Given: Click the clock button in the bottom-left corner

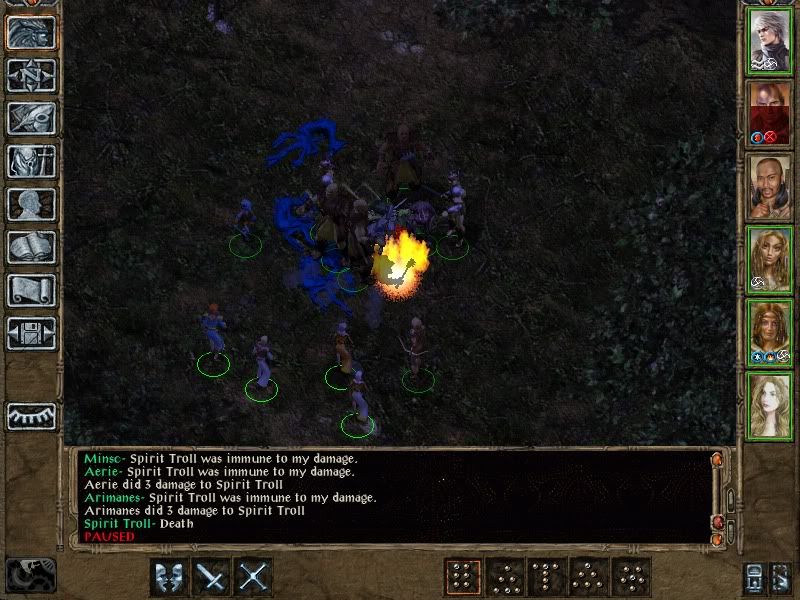Looking at the screenshot, I should tap(30, 575).
